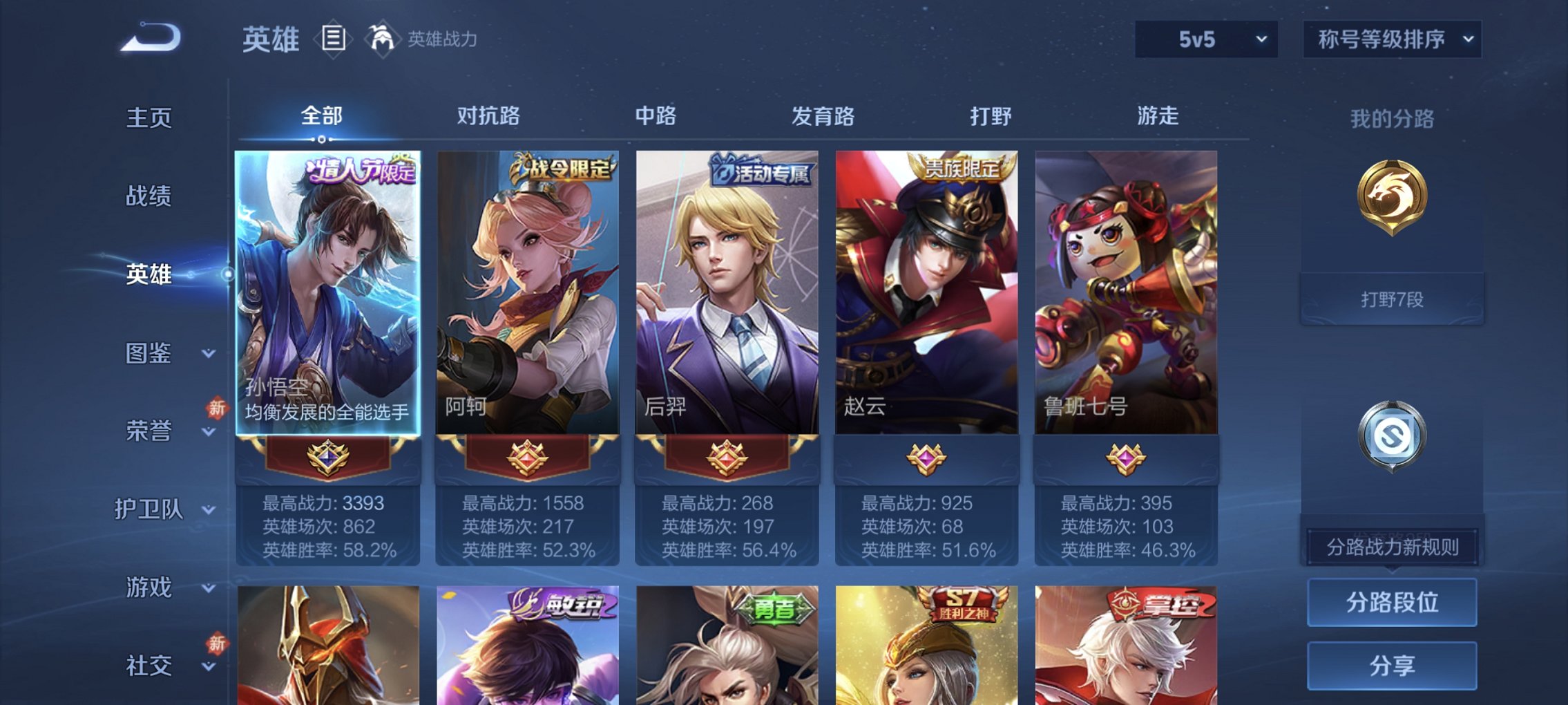Open the hero list scroll icon beside 英雄

click(x=334, y=39)
